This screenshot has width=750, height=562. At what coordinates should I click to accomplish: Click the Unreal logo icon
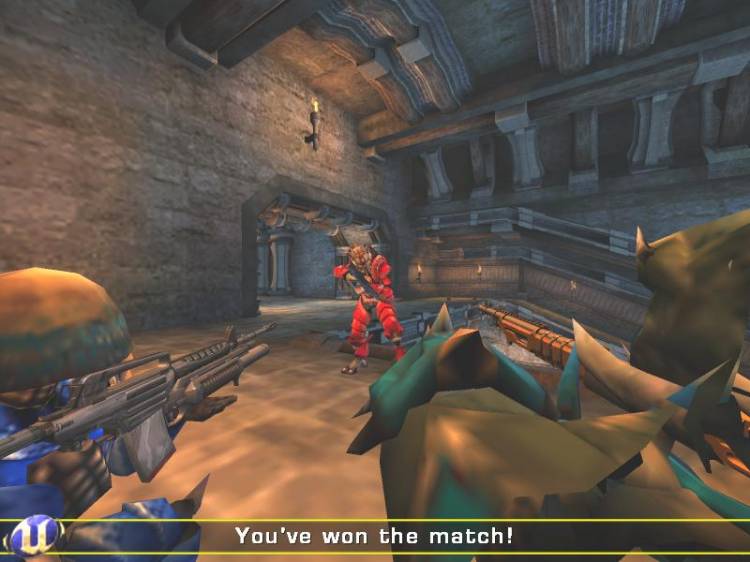pyautogui.click(x=33, y=537)
